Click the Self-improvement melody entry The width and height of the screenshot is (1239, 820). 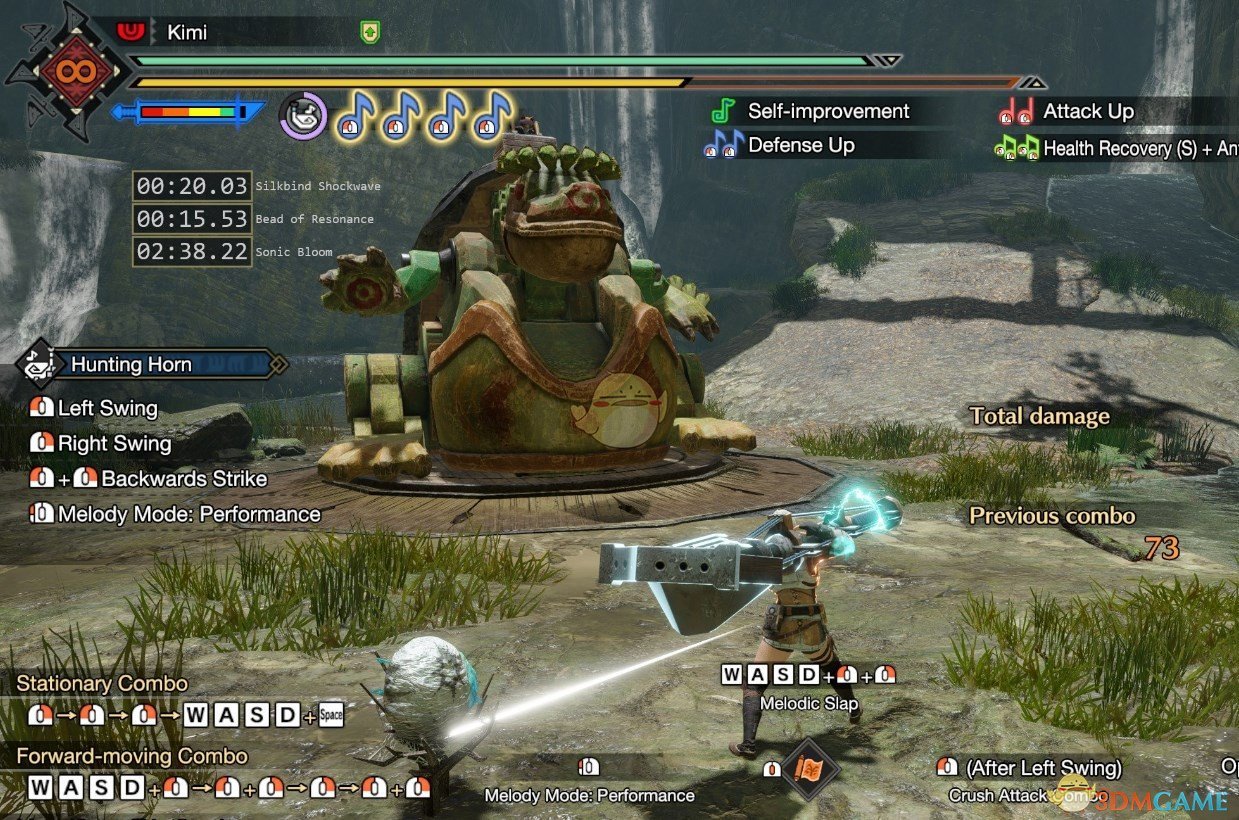coord(828,111)
